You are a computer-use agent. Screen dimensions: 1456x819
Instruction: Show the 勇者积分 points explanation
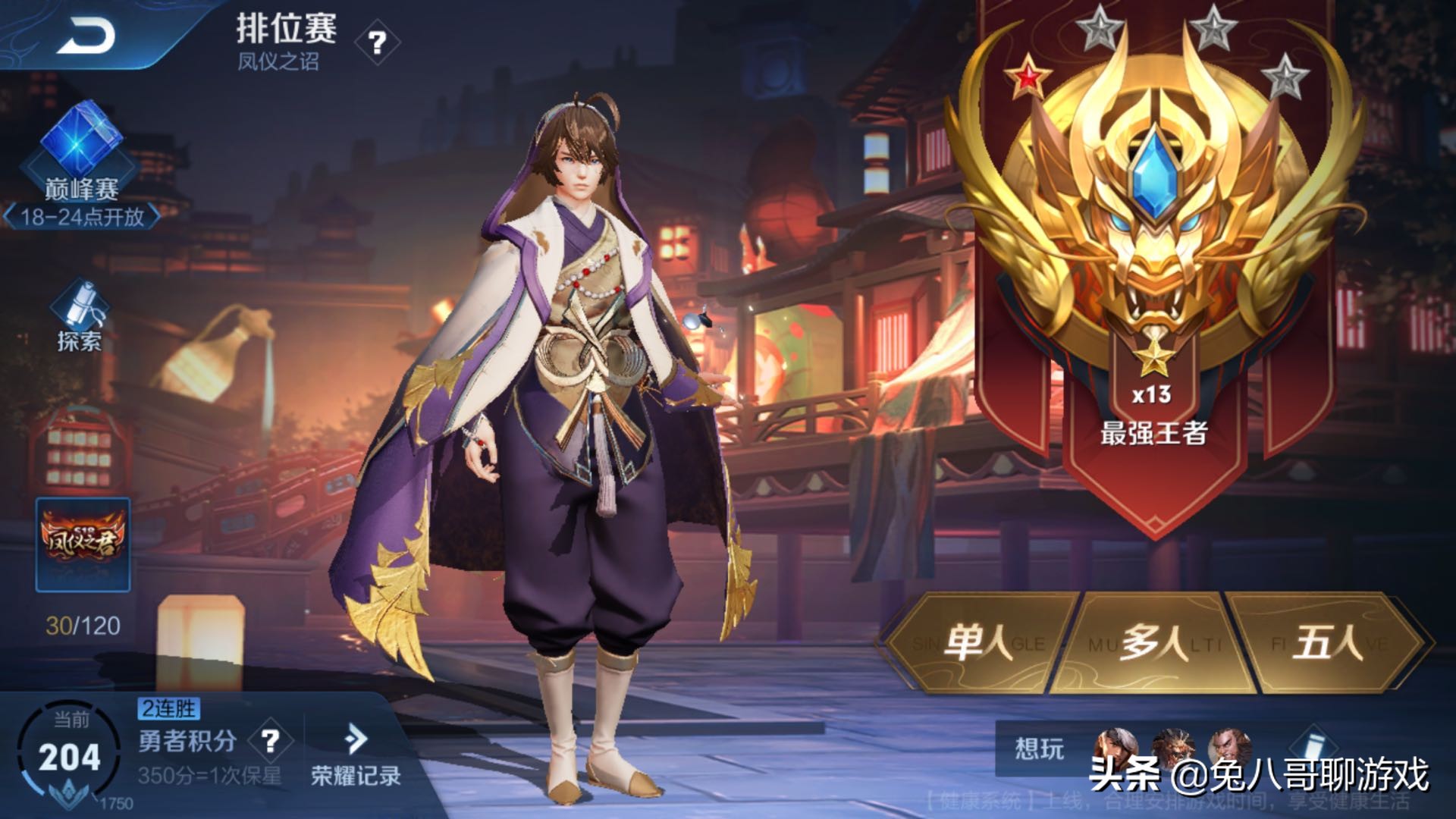(271, 740)
